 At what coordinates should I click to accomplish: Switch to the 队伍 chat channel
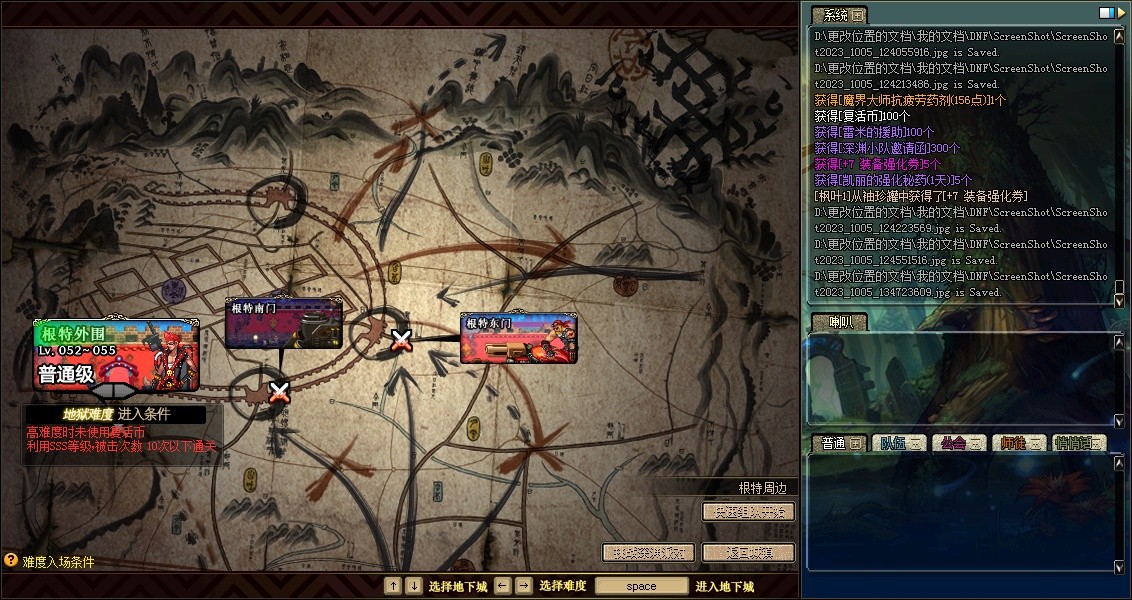[897, 443]
